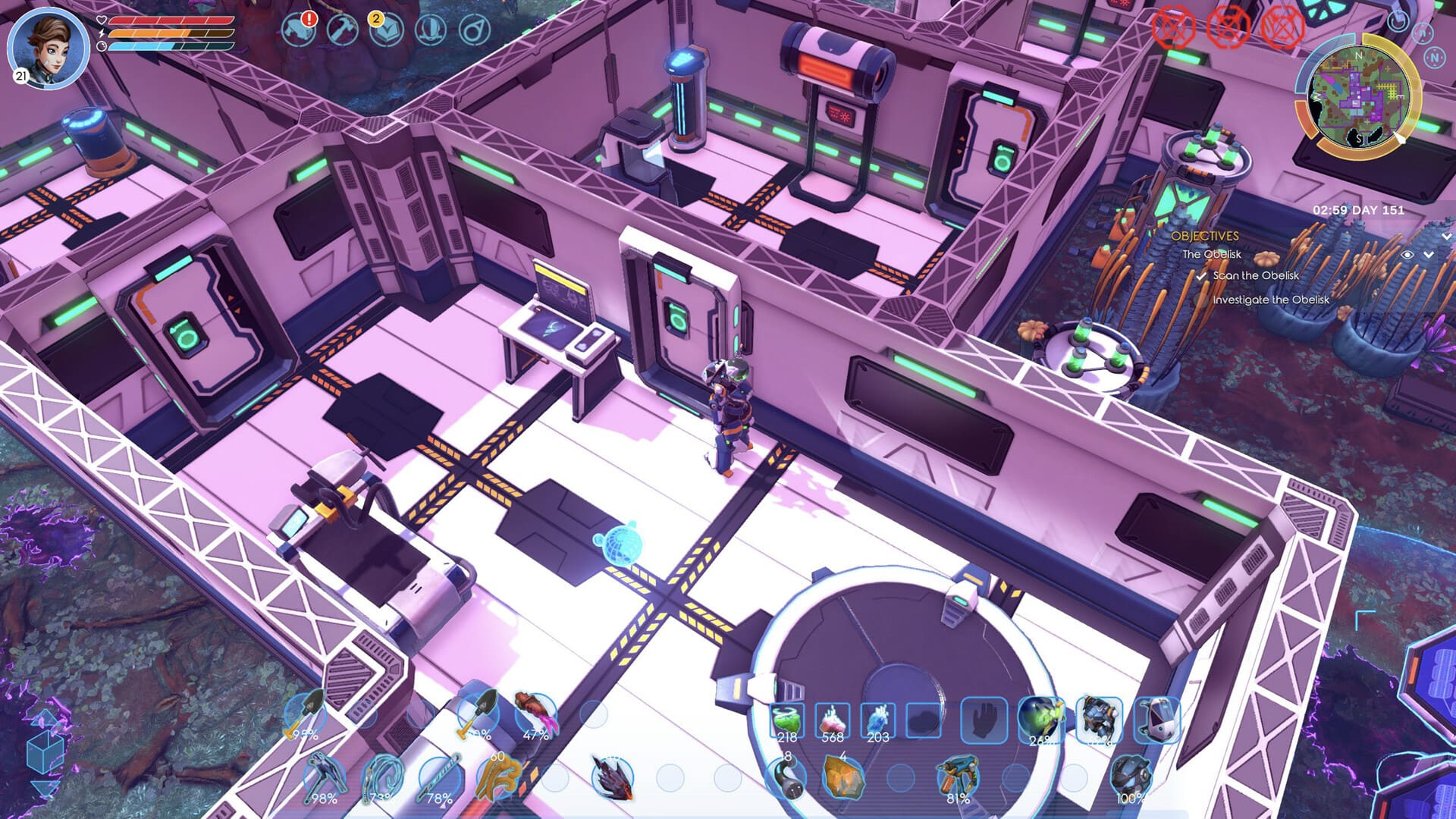Select the blue drill gun at 81%
The height and width of the screenshot is (819, 1456).
[x=957, y=778]
